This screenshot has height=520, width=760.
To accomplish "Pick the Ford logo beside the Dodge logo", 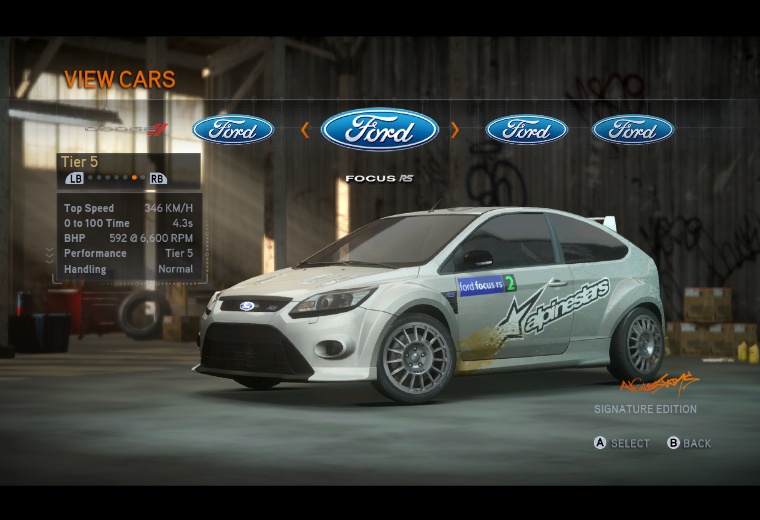I will [x=233, y=130].
